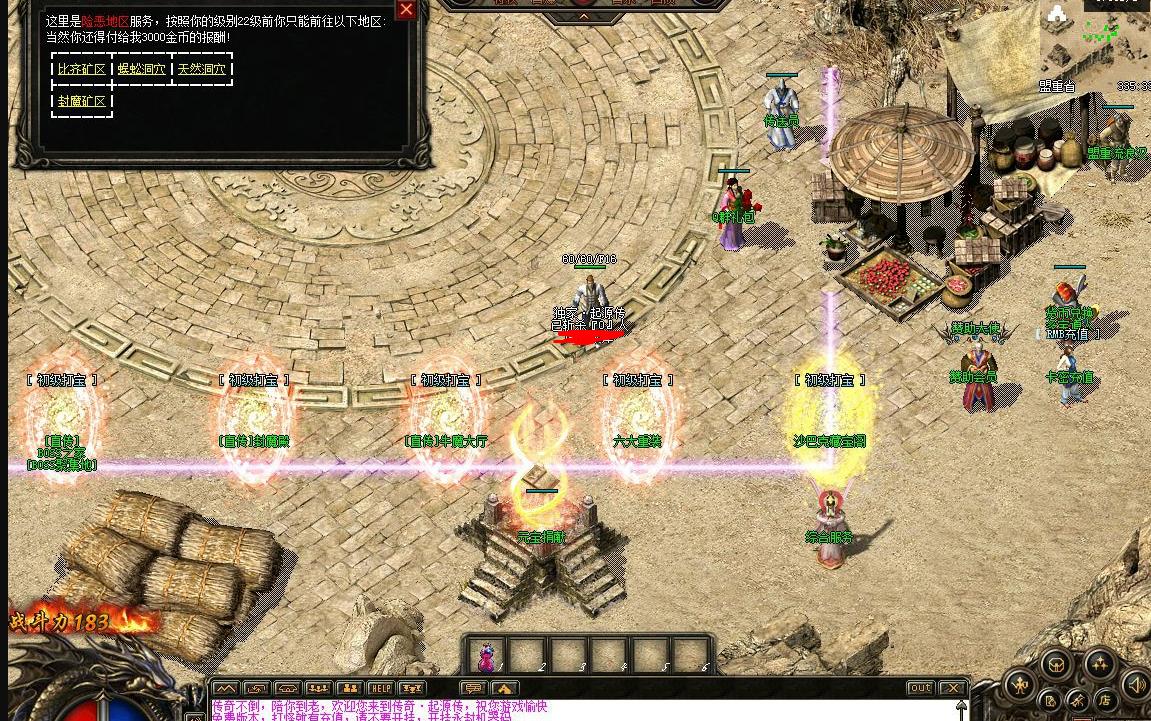Click the OUT button above chat
Viewport: 1151px width, 721px height.
click(921, 688)
